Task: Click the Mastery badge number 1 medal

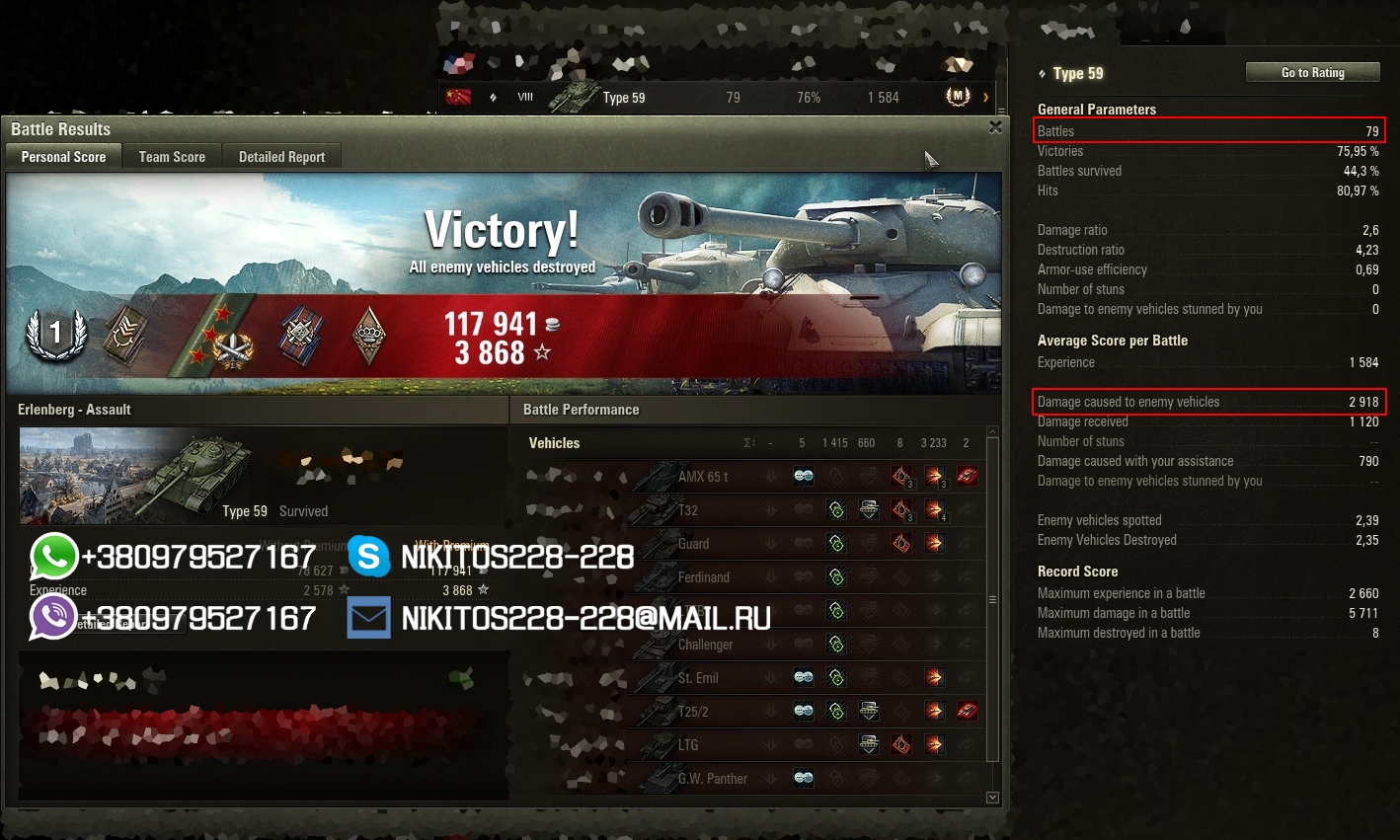Action: pos(55,334)
